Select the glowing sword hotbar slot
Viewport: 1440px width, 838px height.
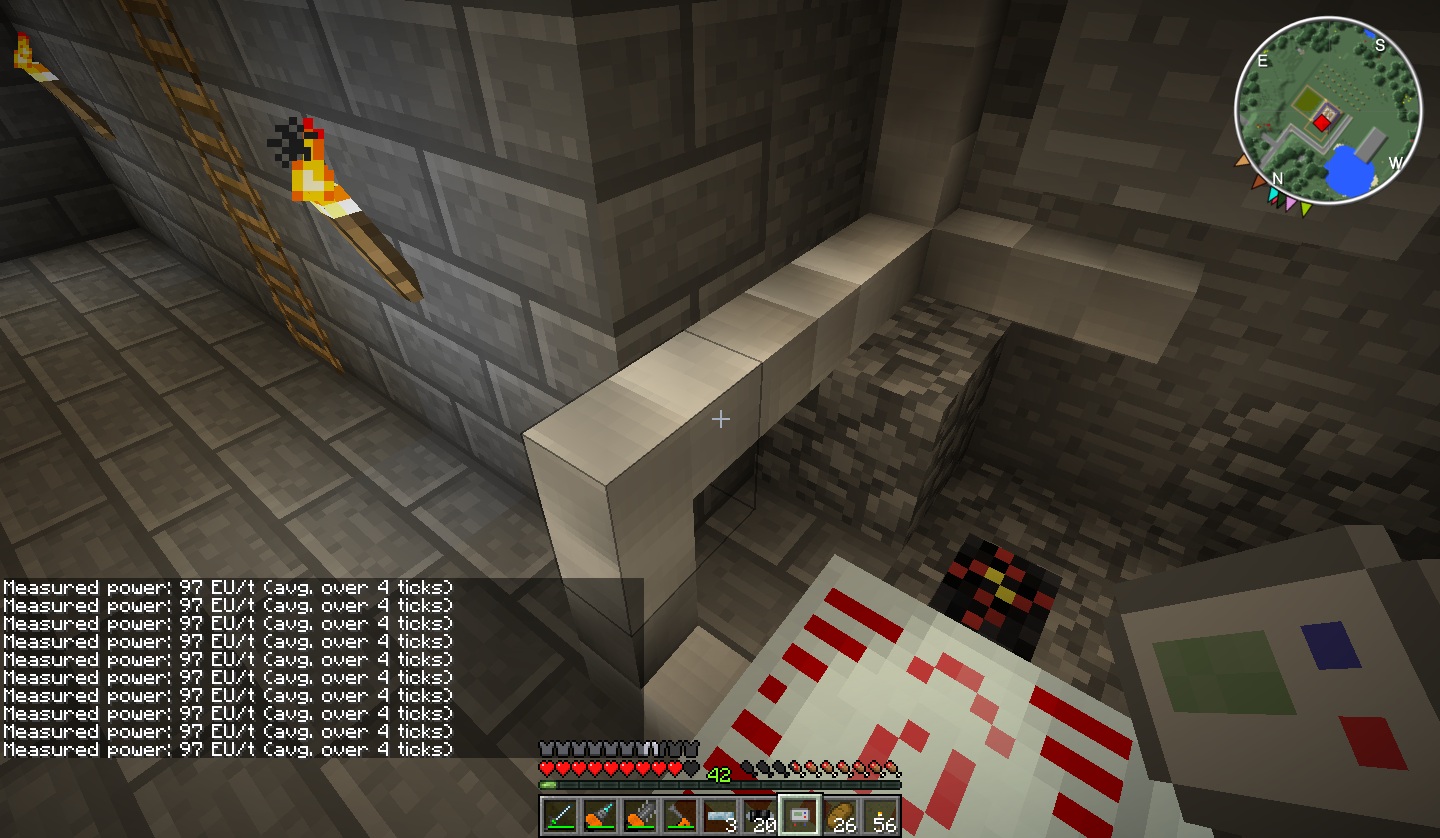click(560, 816)
